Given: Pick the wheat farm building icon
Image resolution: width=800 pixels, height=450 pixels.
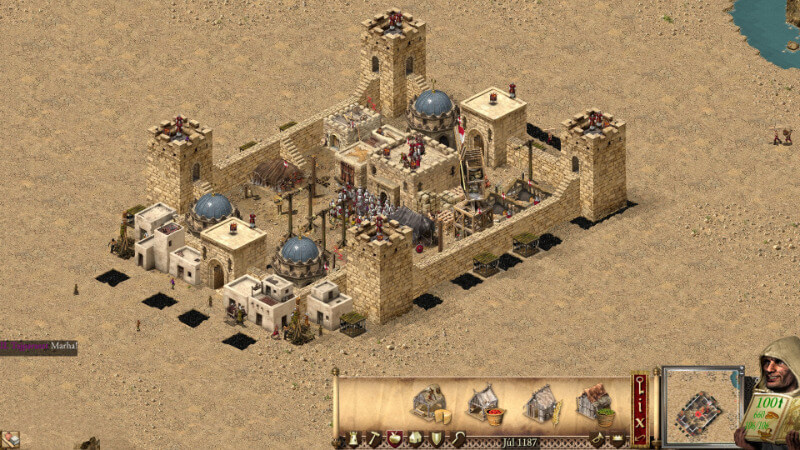Looking at the screenshot, I should (x=540, y=403).
